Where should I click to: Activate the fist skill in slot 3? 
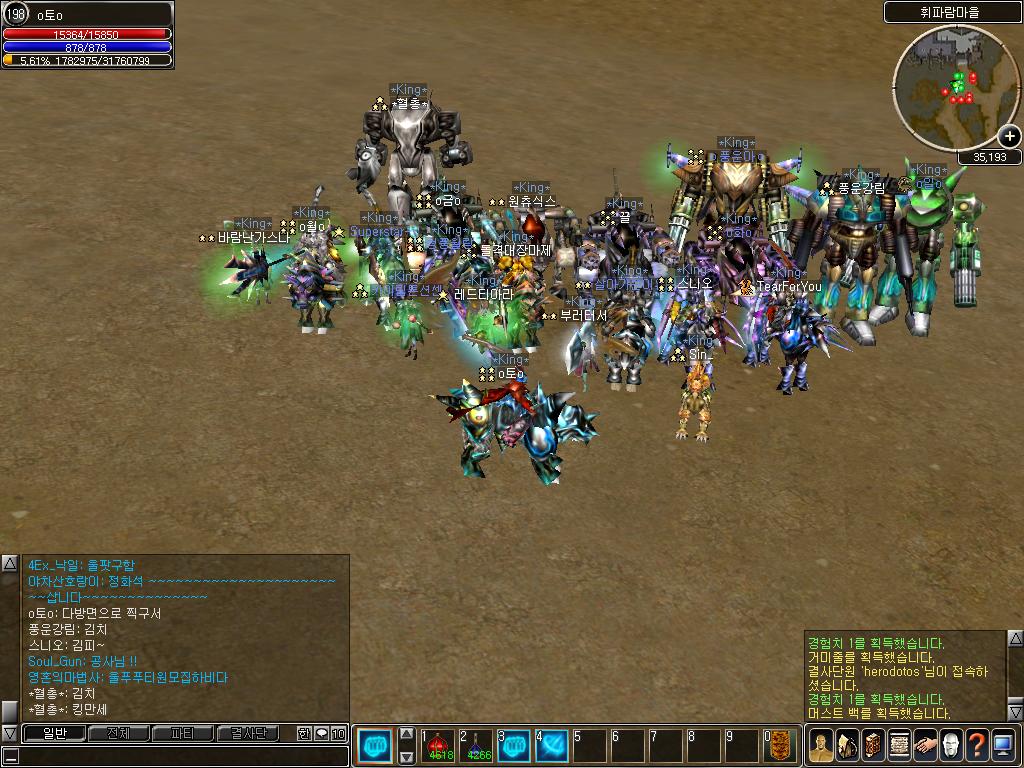point(514,746)
